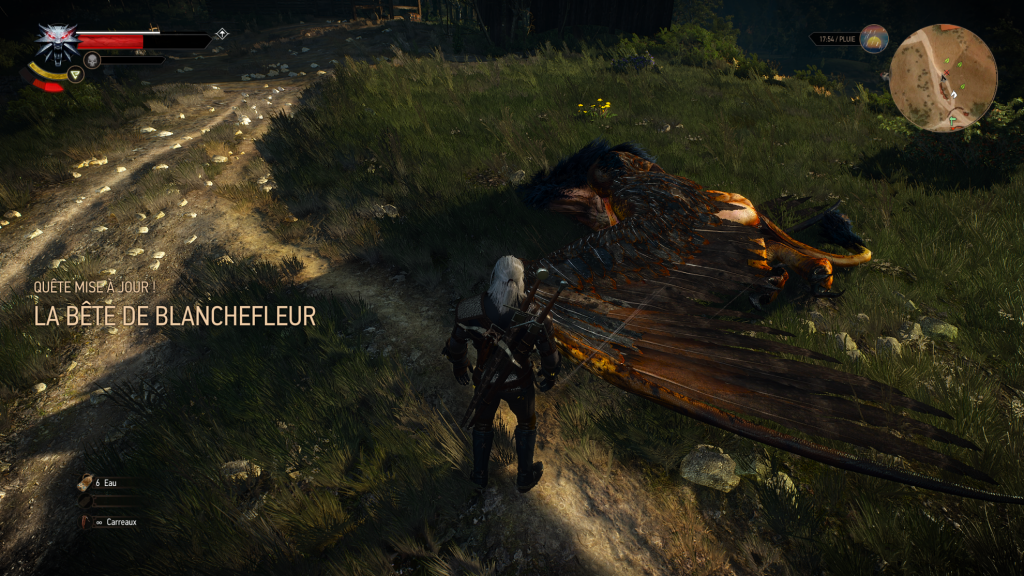The width and height of the screenshot is (1024, 576).
Task: Select the Carreaux crossbow bolts slot
Action: pyautogui.click(x=87, y=521)
